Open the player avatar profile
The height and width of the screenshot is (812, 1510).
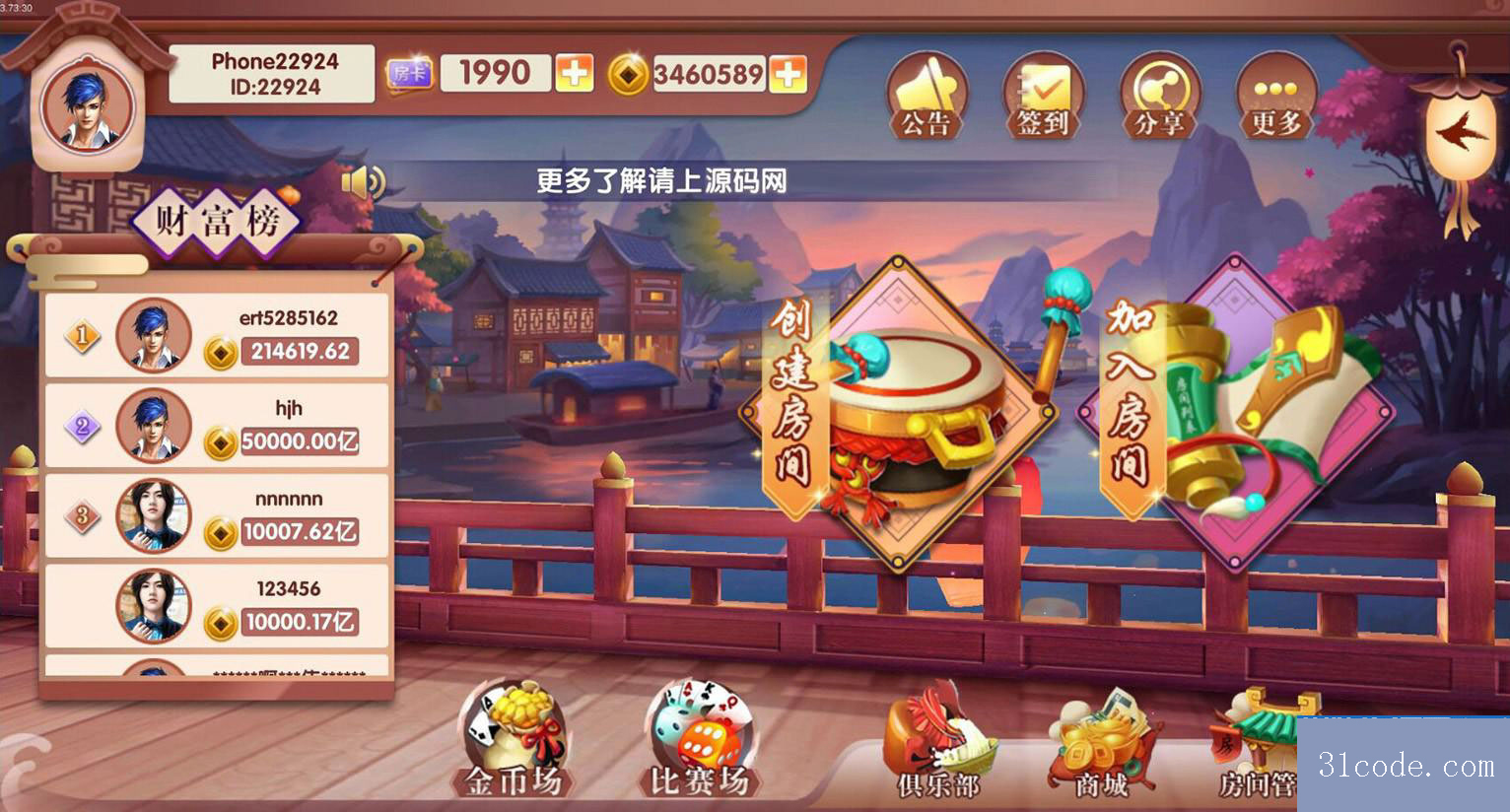[x=87, y=107]
